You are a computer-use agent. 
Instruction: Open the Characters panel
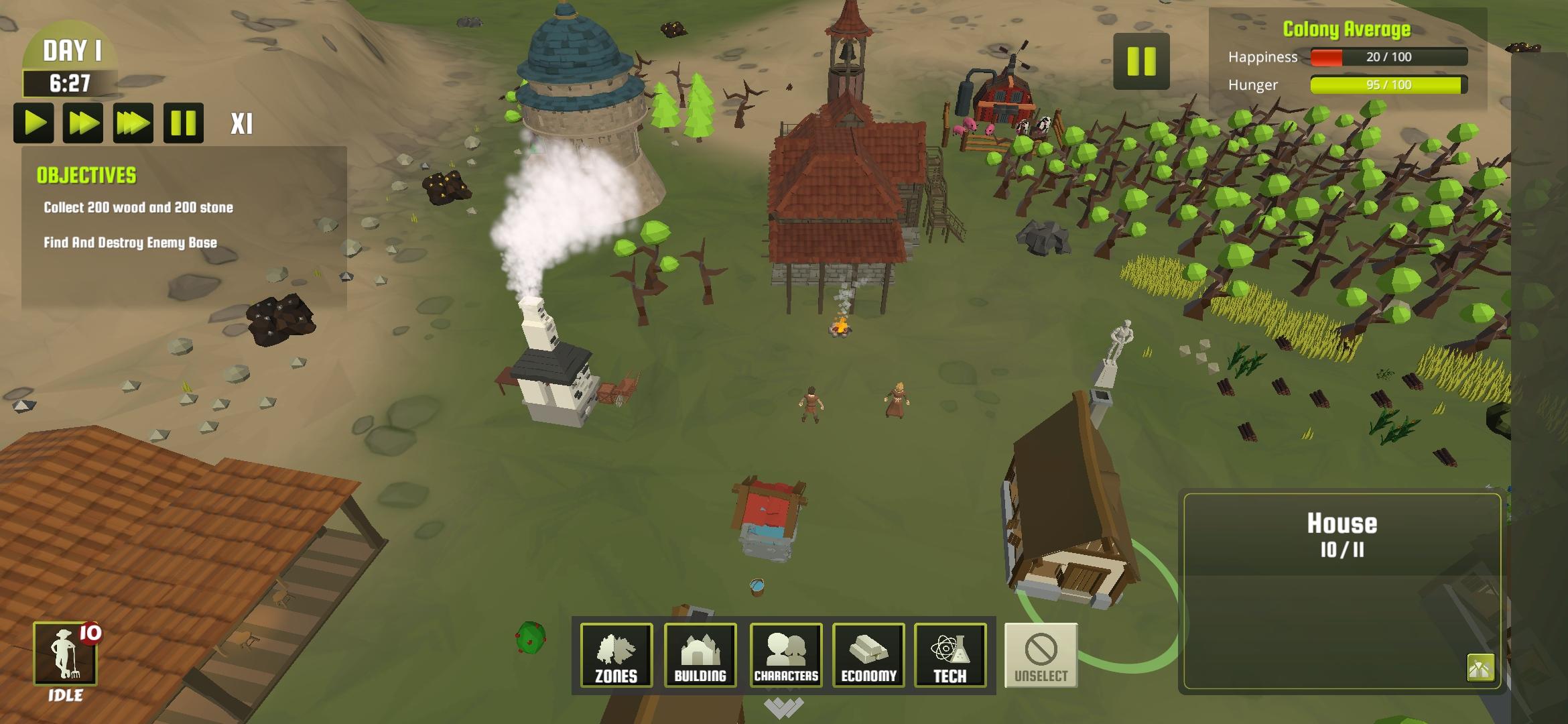(x=787, y=656)
